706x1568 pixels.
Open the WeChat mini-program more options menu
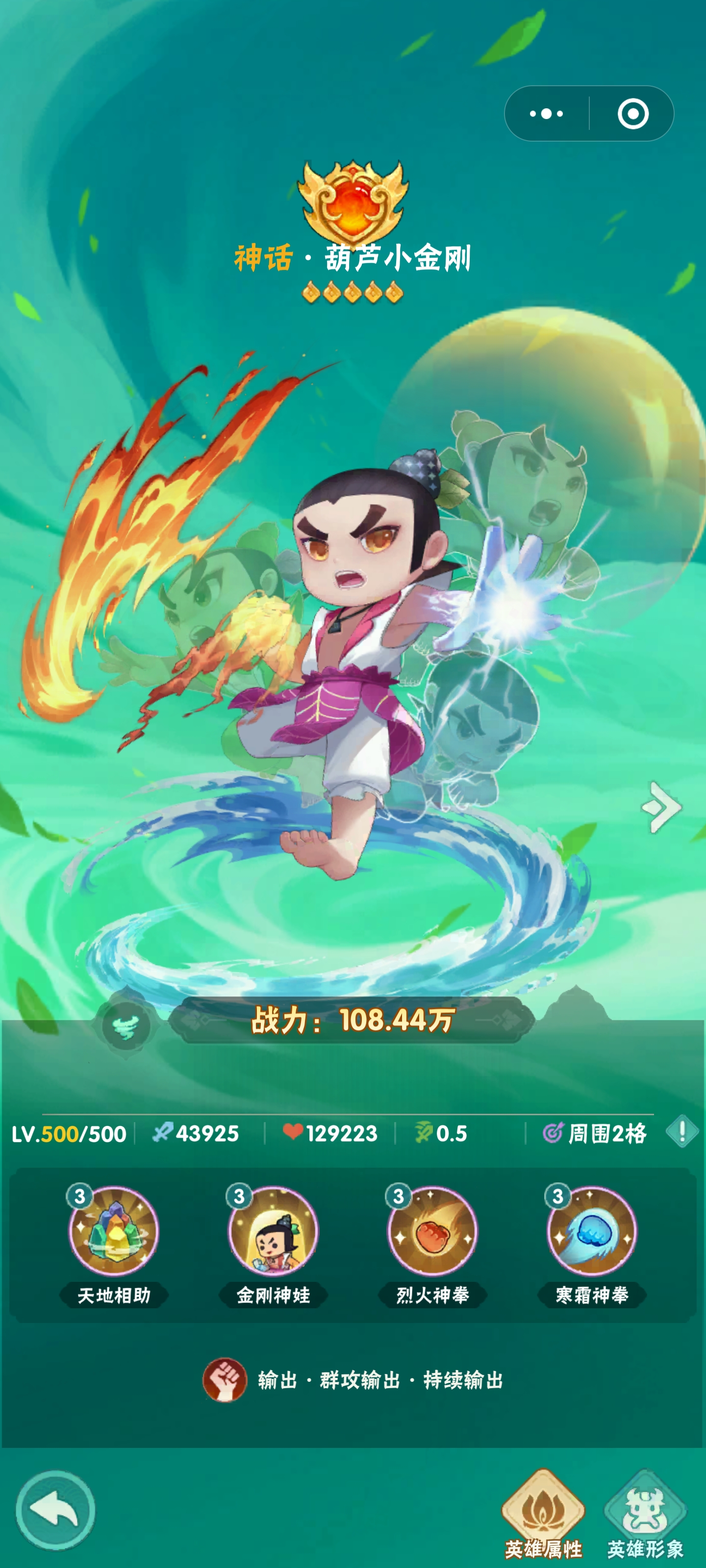pyautogui.click(x=547, y=113)
